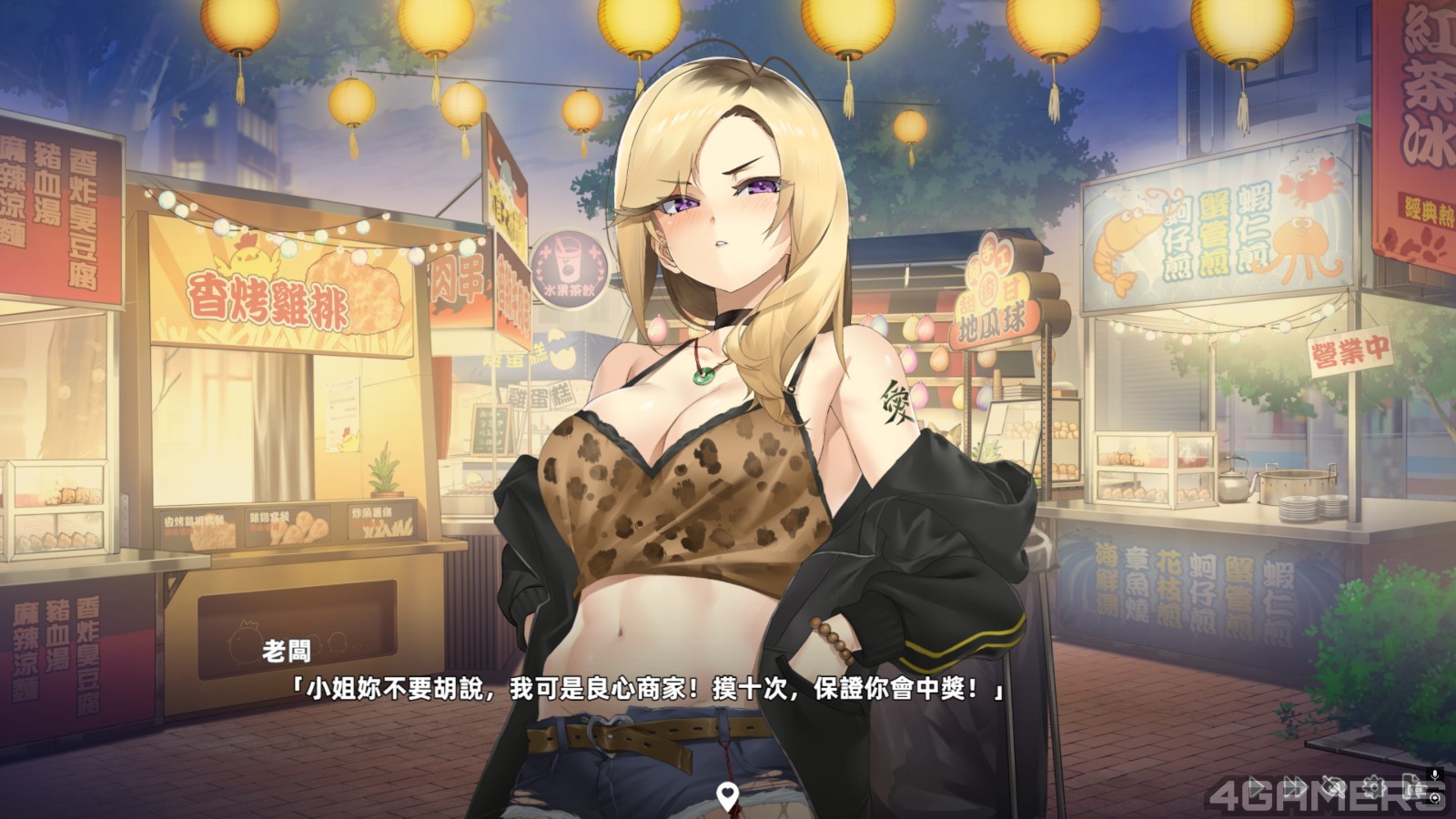The image size is (1456, 819).
Task: Activate the fast-forward skip icon
Action: coord(1295,786)
